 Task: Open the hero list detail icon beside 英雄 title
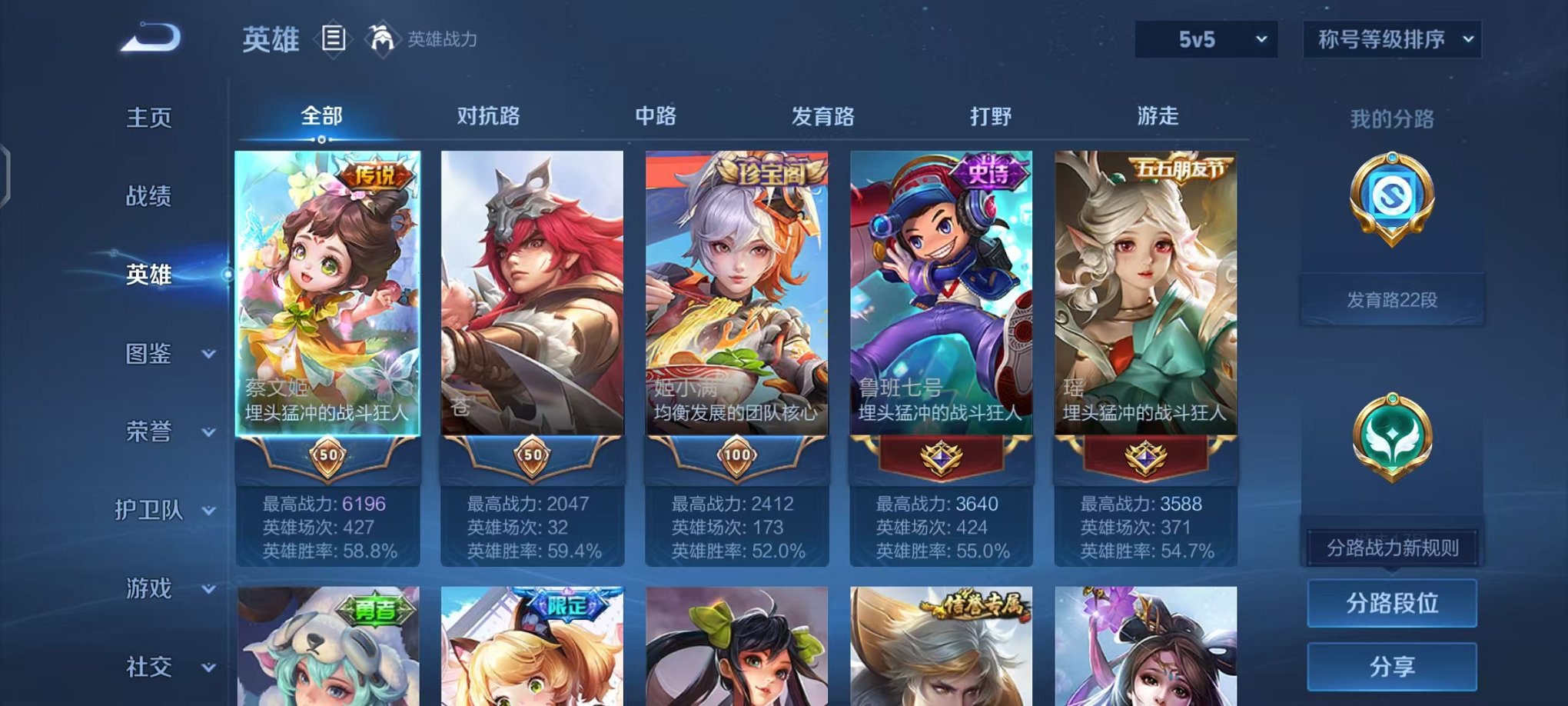tap(334, 38)
